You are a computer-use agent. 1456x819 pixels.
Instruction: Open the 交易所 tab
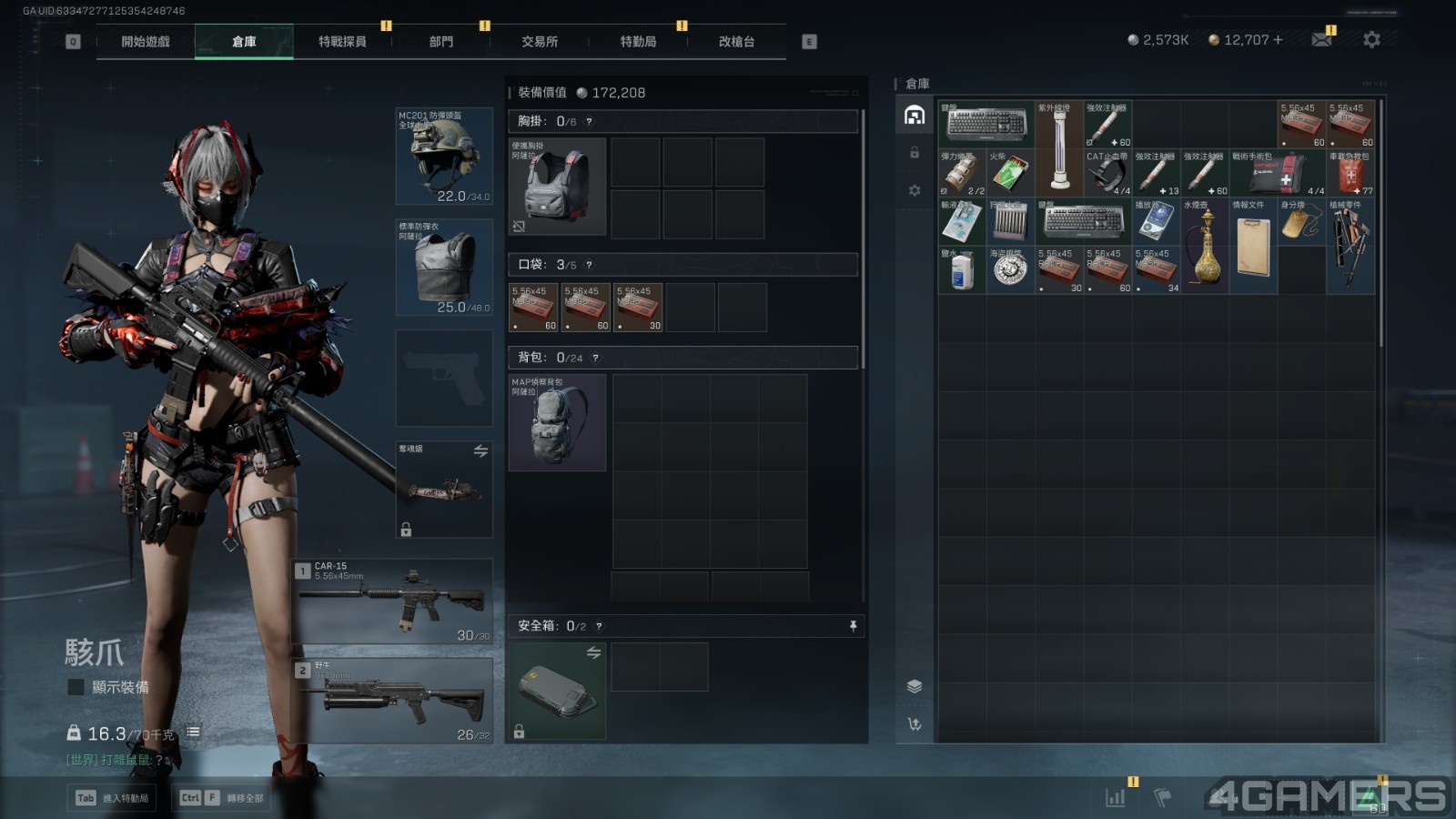pyautogui.click(x=540, y=42)
